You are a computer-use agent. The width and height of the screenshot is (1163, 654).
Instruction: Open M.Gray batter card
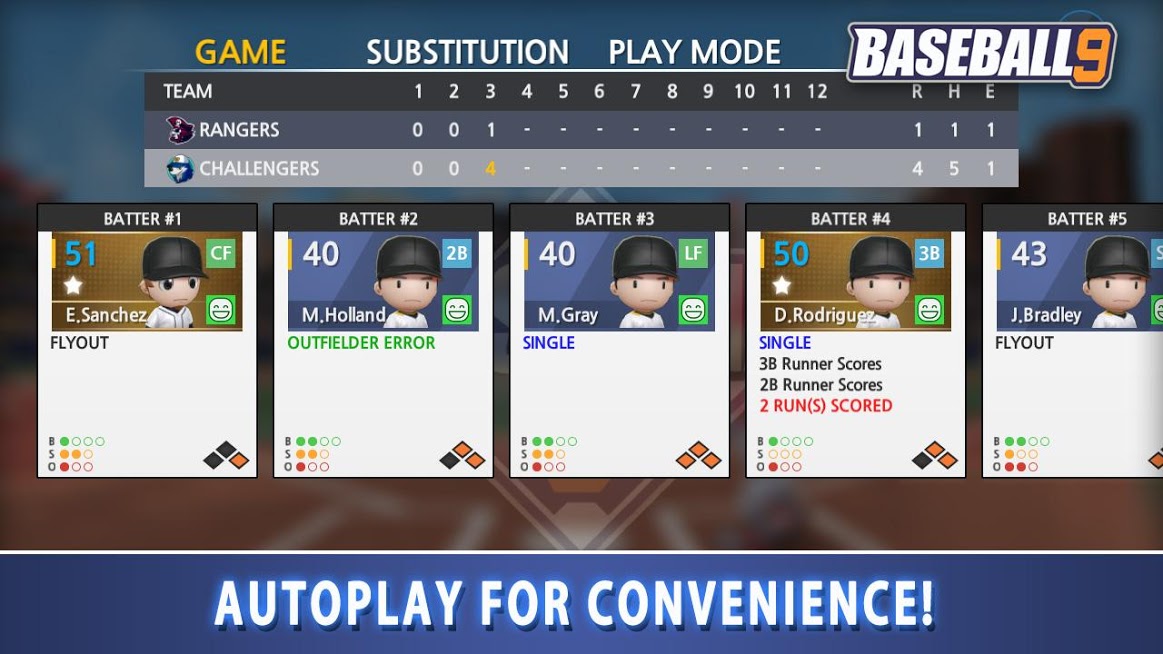pyautogui.click(x=619, y=340)
